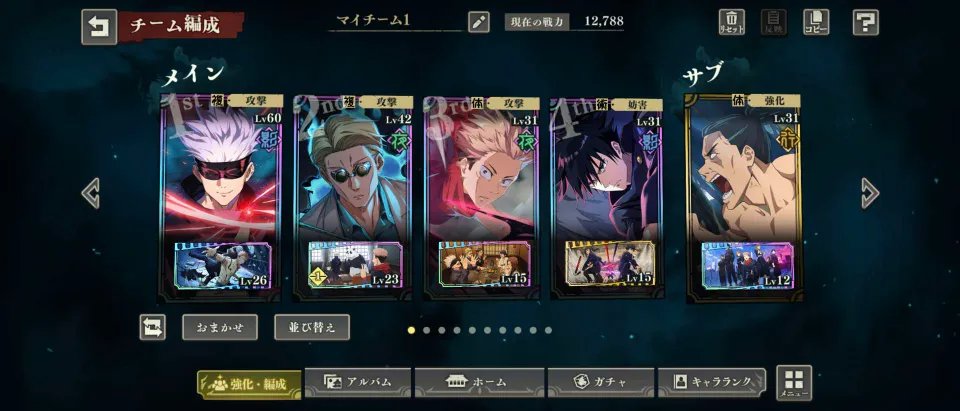
Task: Go back using the return arrow button
Action: (99, 27)
